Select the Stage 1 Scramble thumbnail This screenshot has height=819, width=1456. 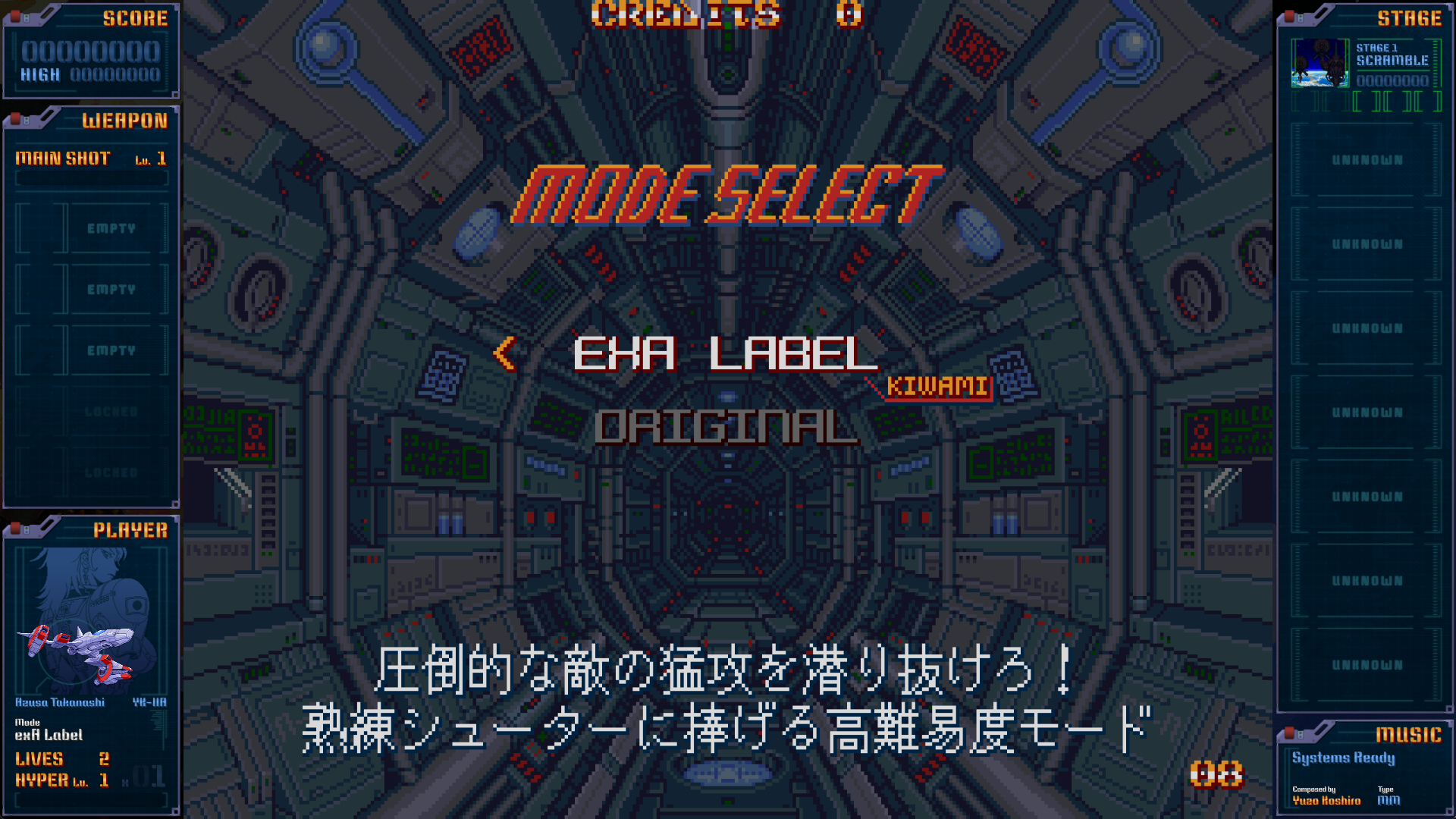1319,63
